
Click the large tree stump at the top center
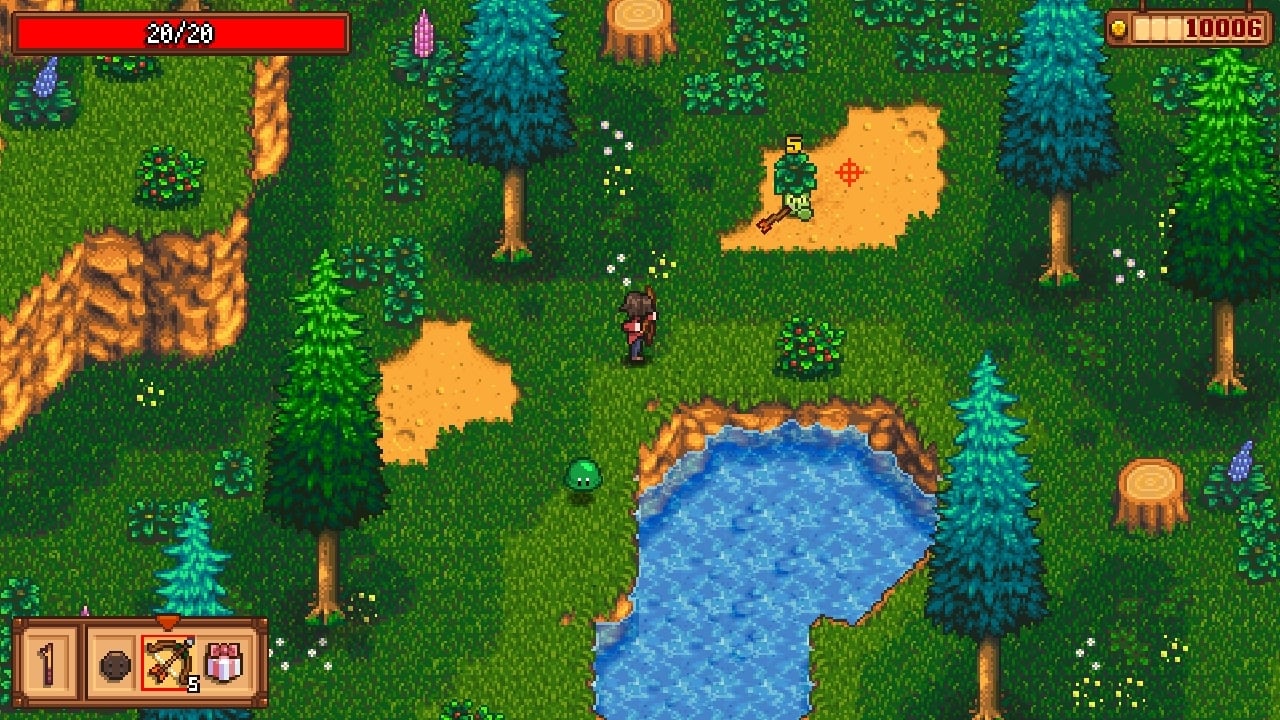(x=637, y=25)
